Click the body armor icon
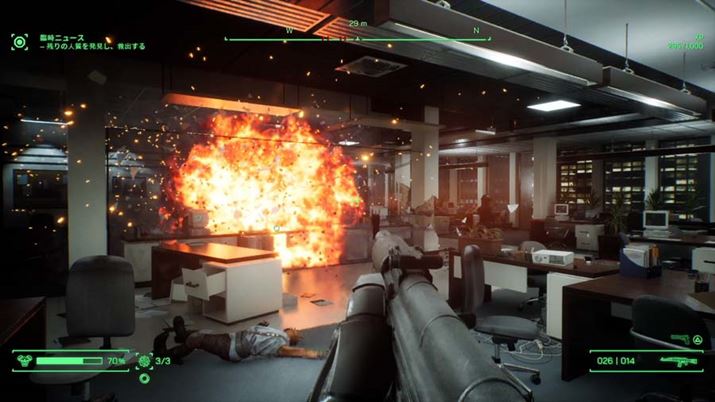Image resolution: width=715 pixels, height=402 pixels. (27, 361)
